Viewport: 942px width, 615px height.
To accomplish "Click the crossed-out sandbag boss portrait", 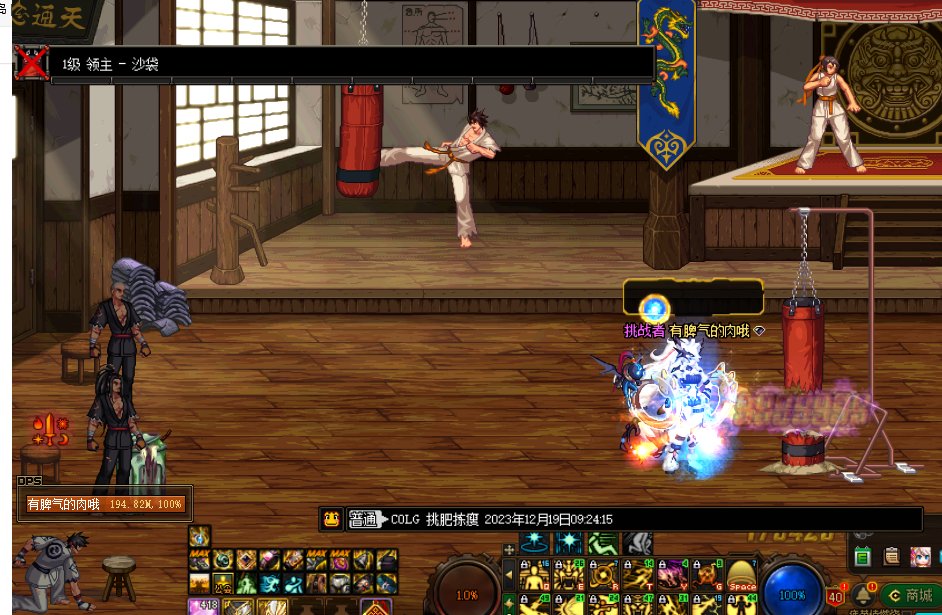I will click(x=32, y=64).
